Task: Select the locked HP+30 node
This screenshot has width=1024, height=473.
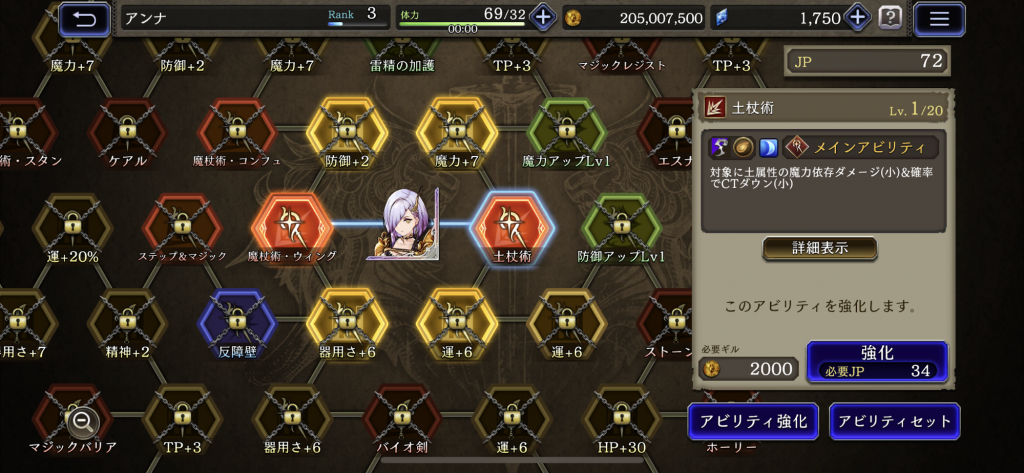Action: click(621, 415)
